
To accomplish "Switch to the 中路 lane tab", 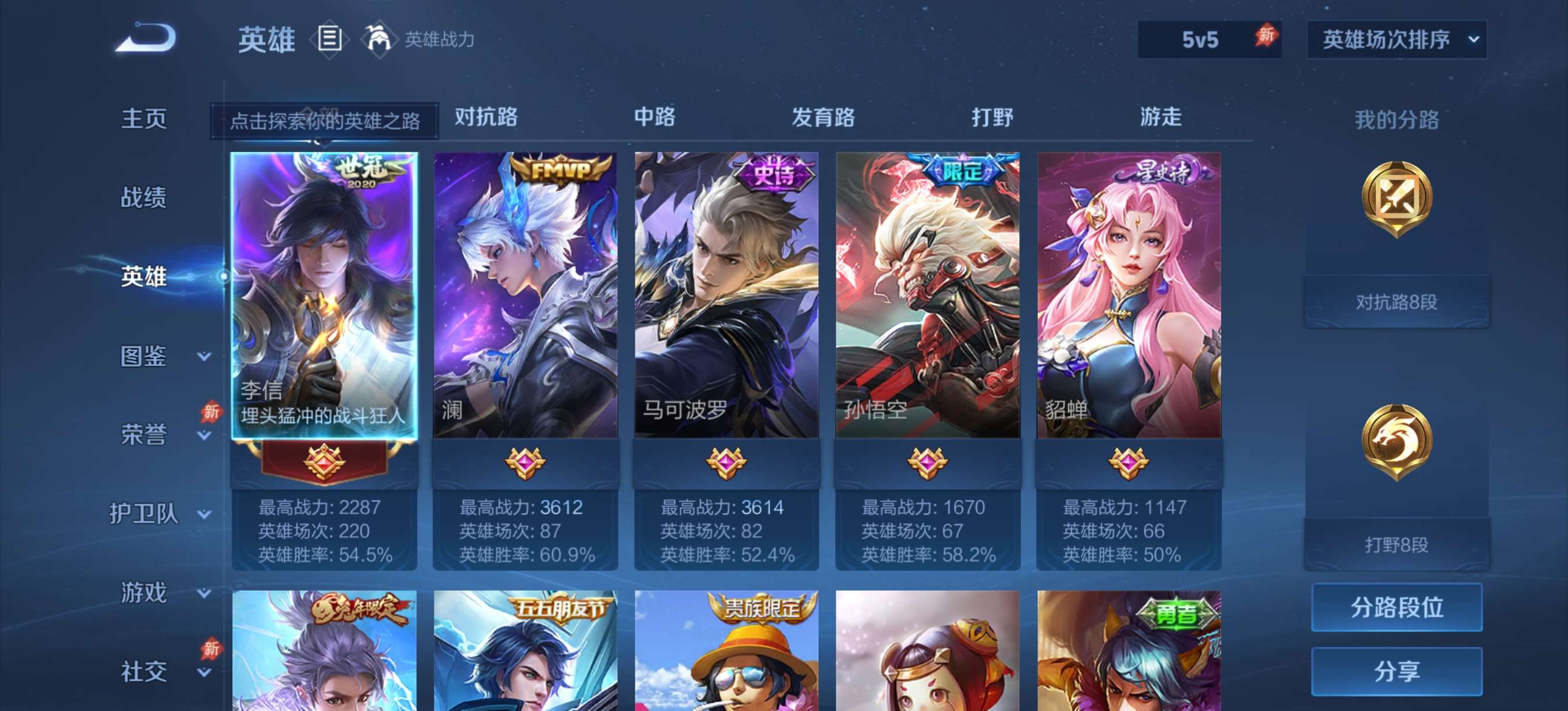I will click(x=654, y=117).
